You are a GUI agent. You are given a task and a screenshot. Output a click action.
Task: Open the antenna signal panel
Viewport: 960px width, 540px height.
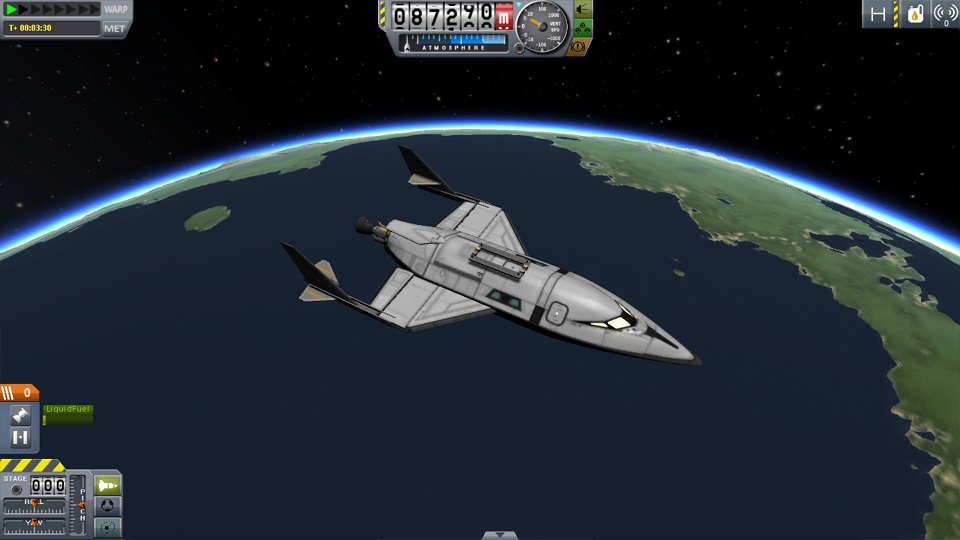(944, 14)
